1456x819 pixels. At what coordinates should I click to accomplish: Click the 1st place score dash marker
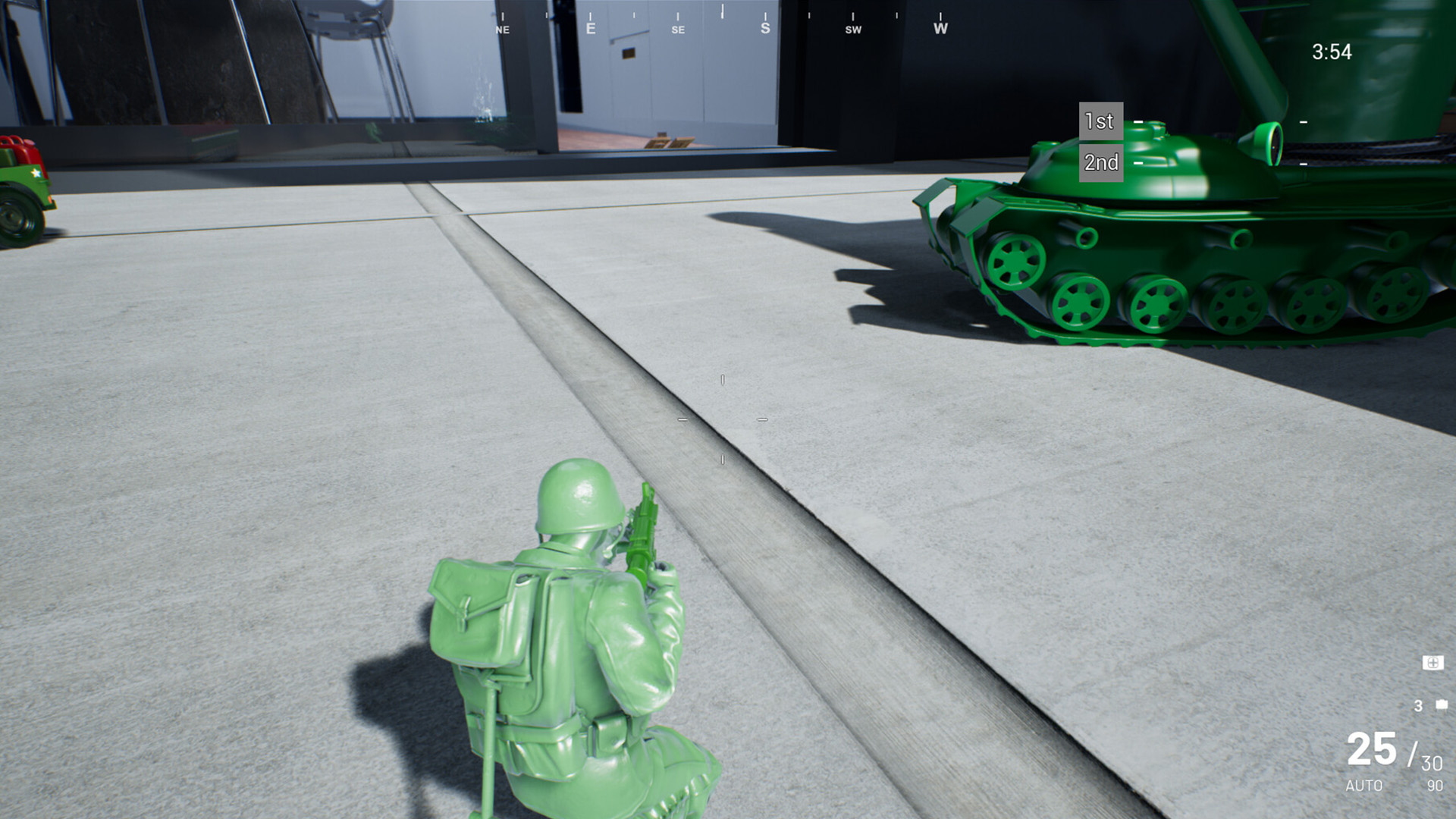click(1136, 121)
